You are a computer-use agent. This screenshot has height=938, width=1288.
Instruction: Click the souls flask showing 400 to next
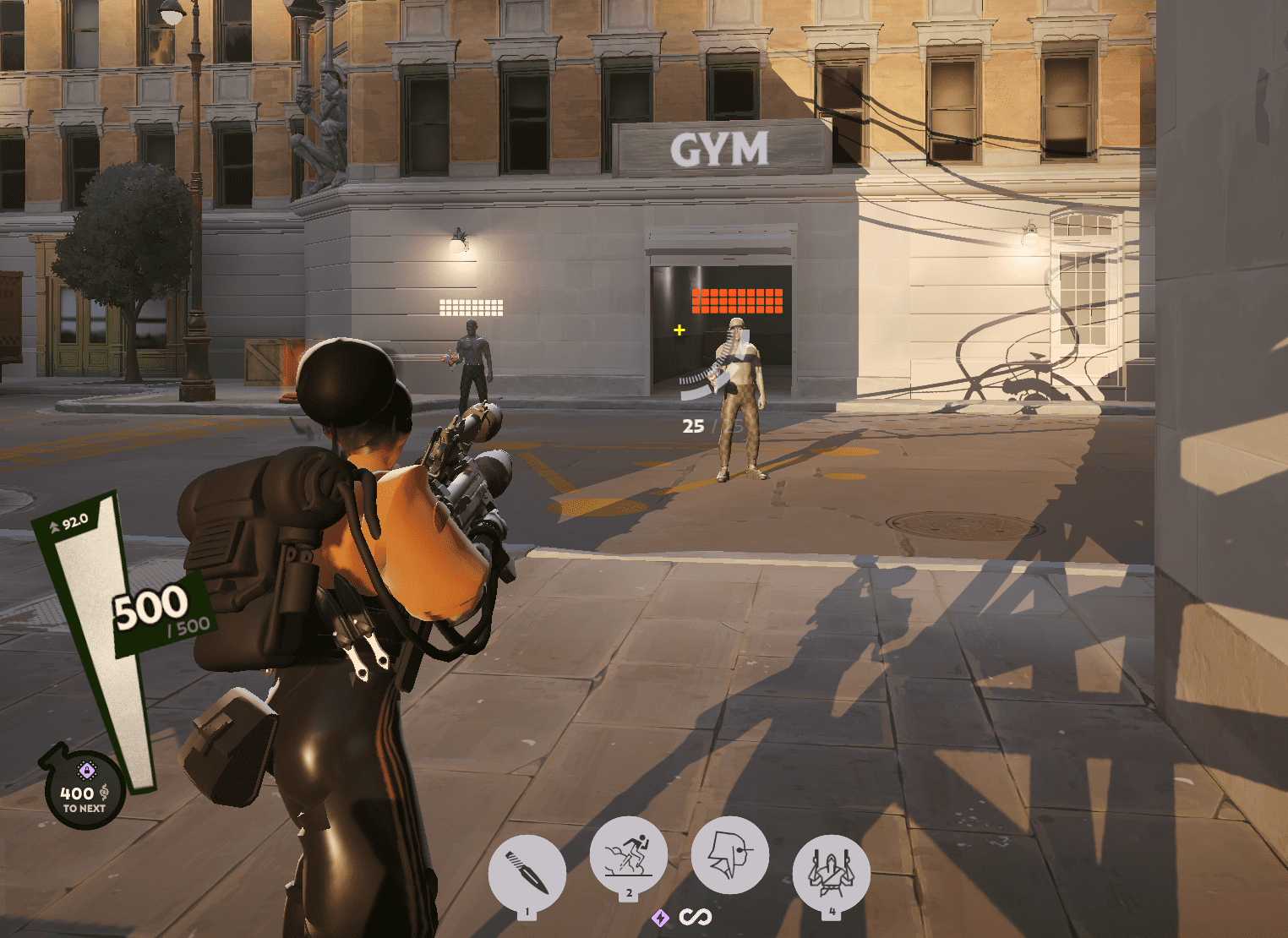(85, 791)
